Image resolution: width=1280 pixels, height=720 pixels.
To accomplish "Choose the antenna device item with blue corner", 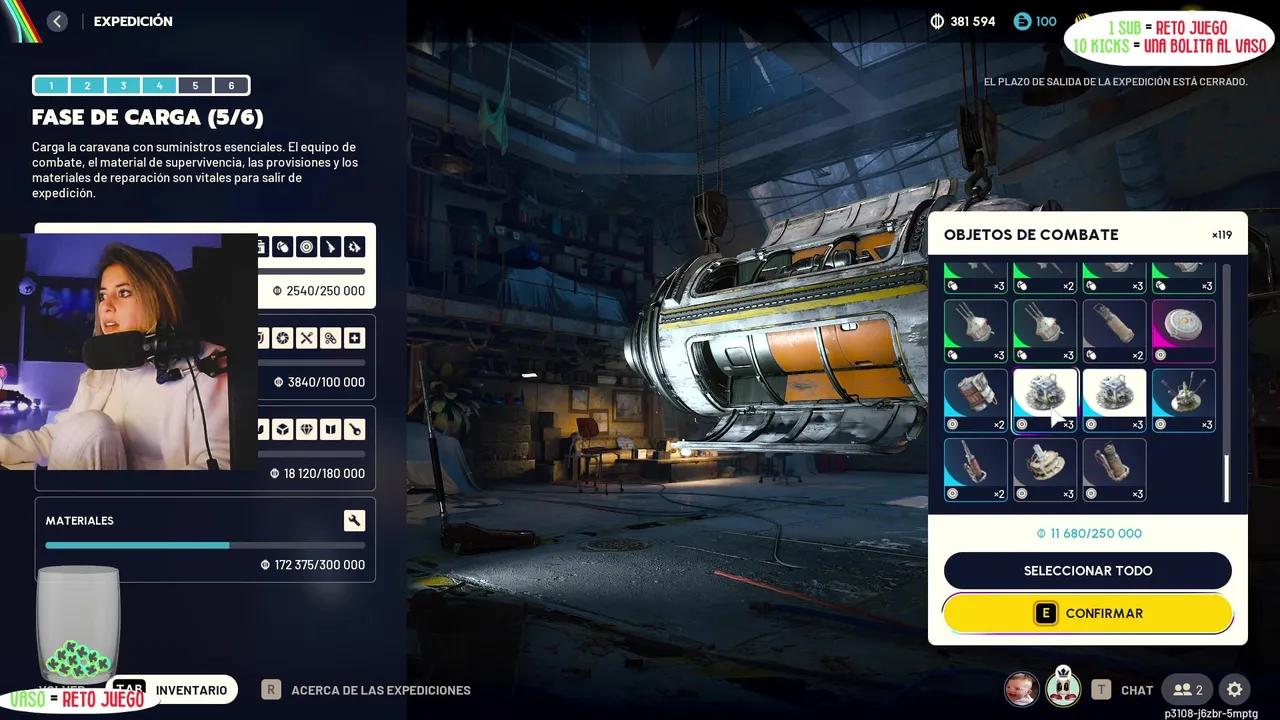I will click(x=1184, y=400).
